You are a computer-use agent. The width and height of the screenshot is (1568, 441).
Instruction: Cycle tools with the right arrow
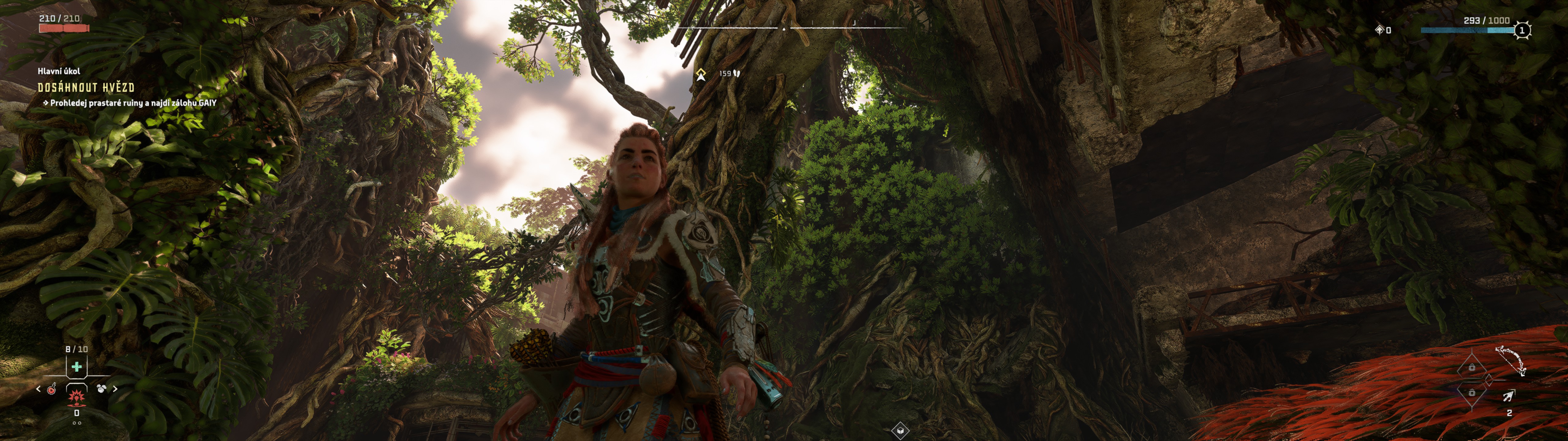[x=115, y=388]
